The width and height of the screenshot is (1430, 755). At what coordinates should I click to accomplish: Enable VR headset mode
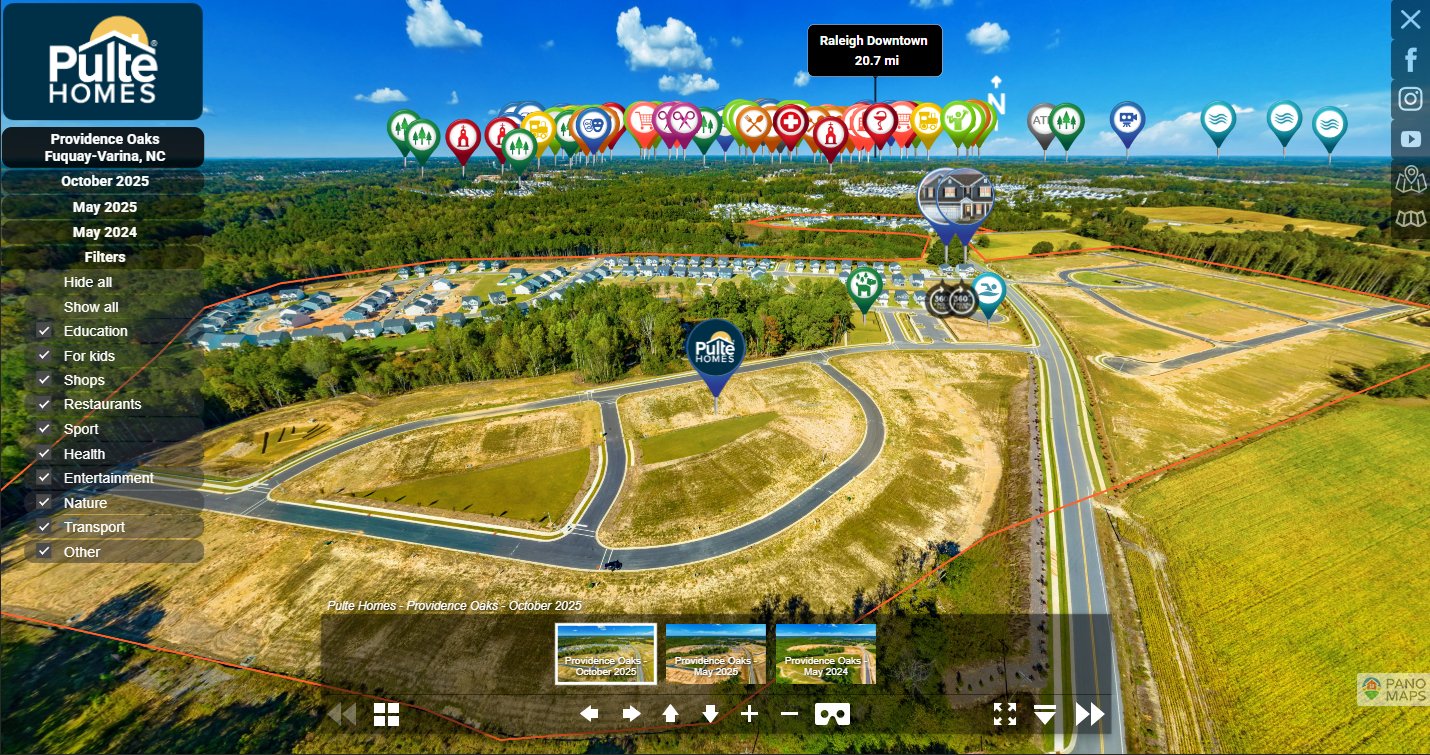click(832, 714)
